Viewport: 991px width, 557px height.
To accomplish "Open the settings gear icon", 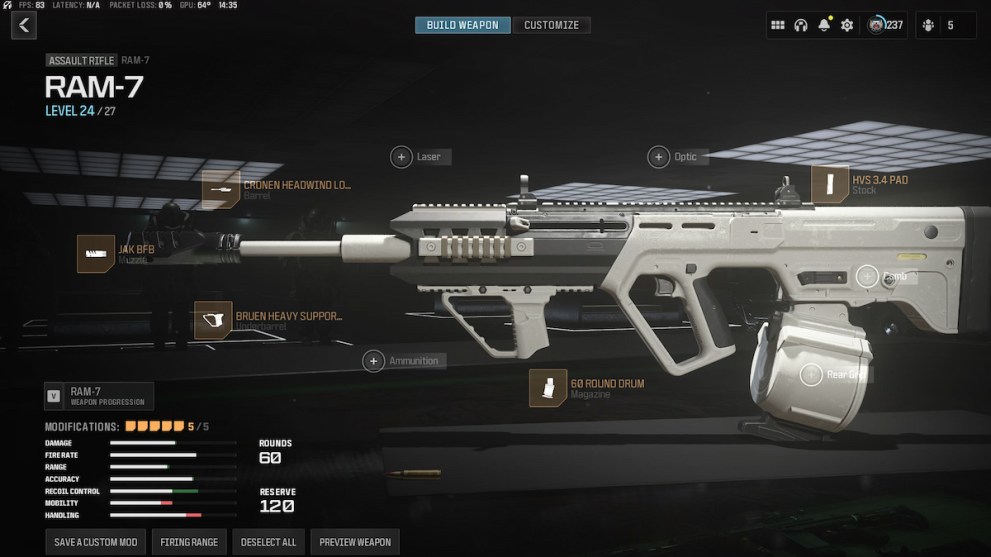I will 847,26.
